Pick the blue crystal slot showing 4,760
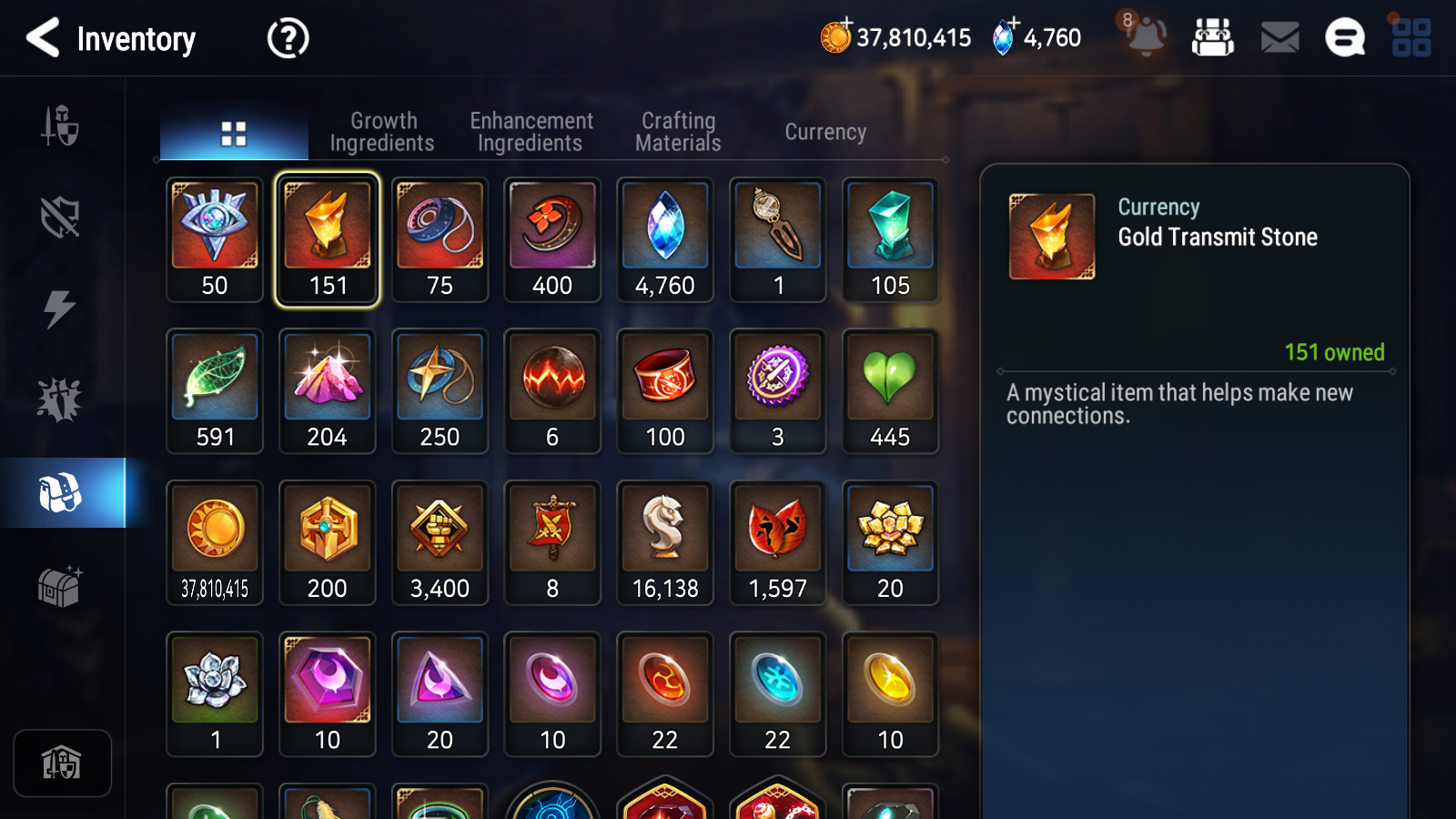The width and height of the screenshot is (1456, 819). [665, 239]
